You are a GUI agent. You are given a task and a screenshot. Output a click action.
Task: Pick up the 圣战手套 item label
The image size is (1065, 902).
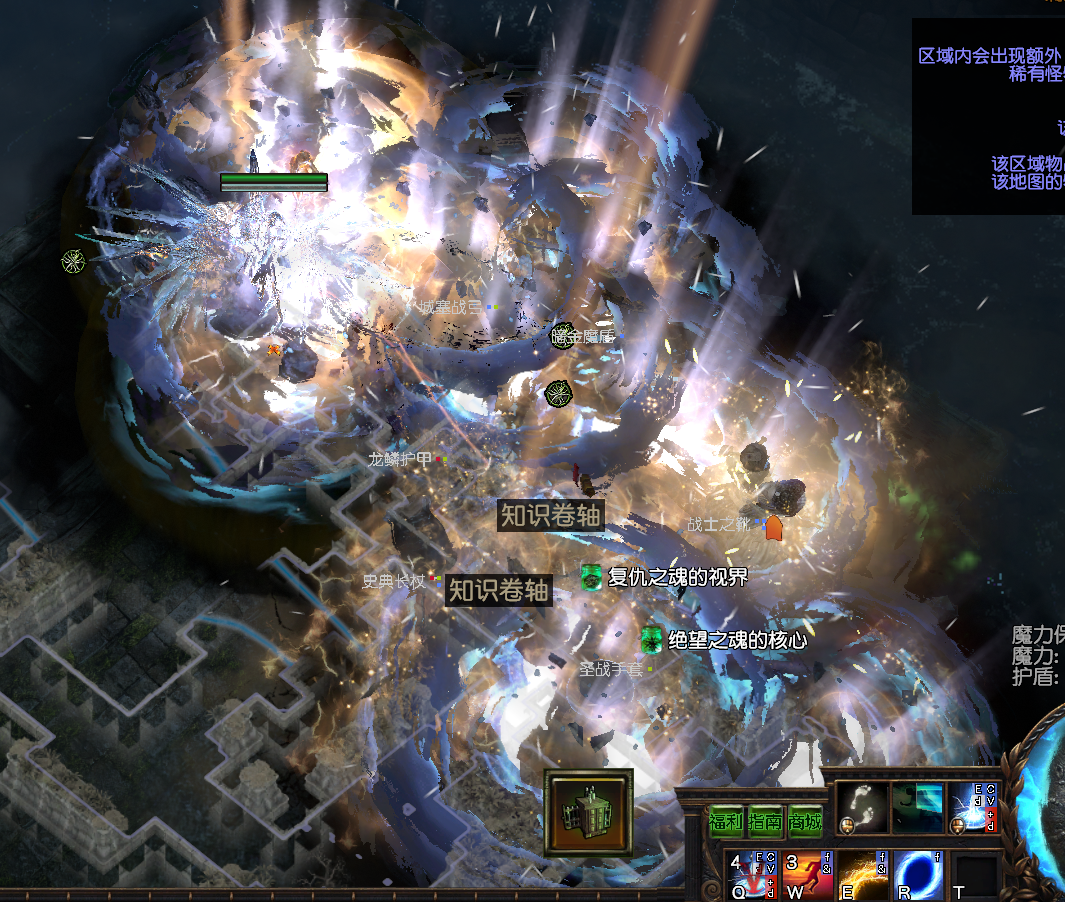pyautogui.click(x=611, y=669)
